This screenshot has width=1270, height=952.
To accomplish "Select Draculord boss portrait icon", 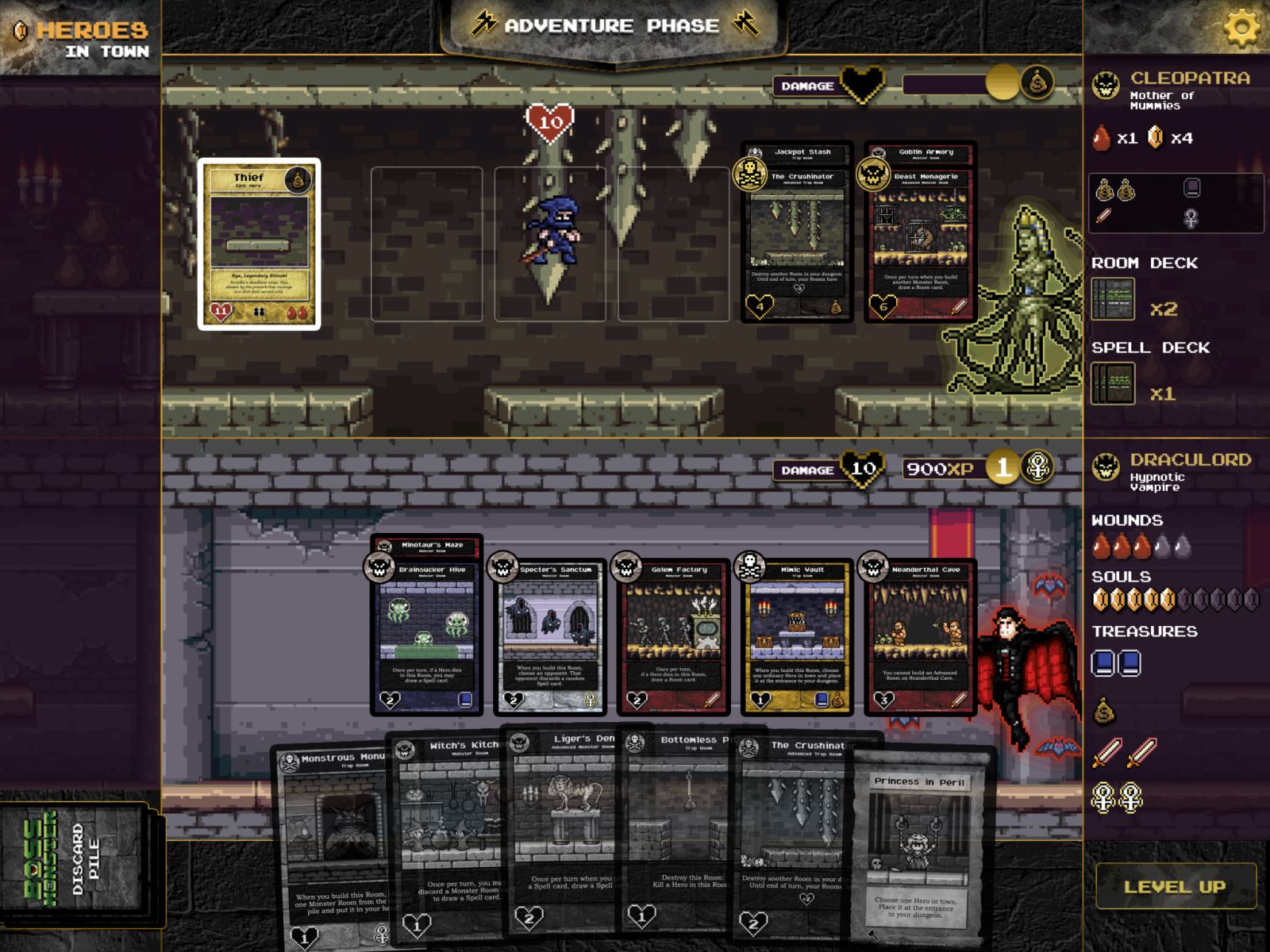I will point(1106,467).
